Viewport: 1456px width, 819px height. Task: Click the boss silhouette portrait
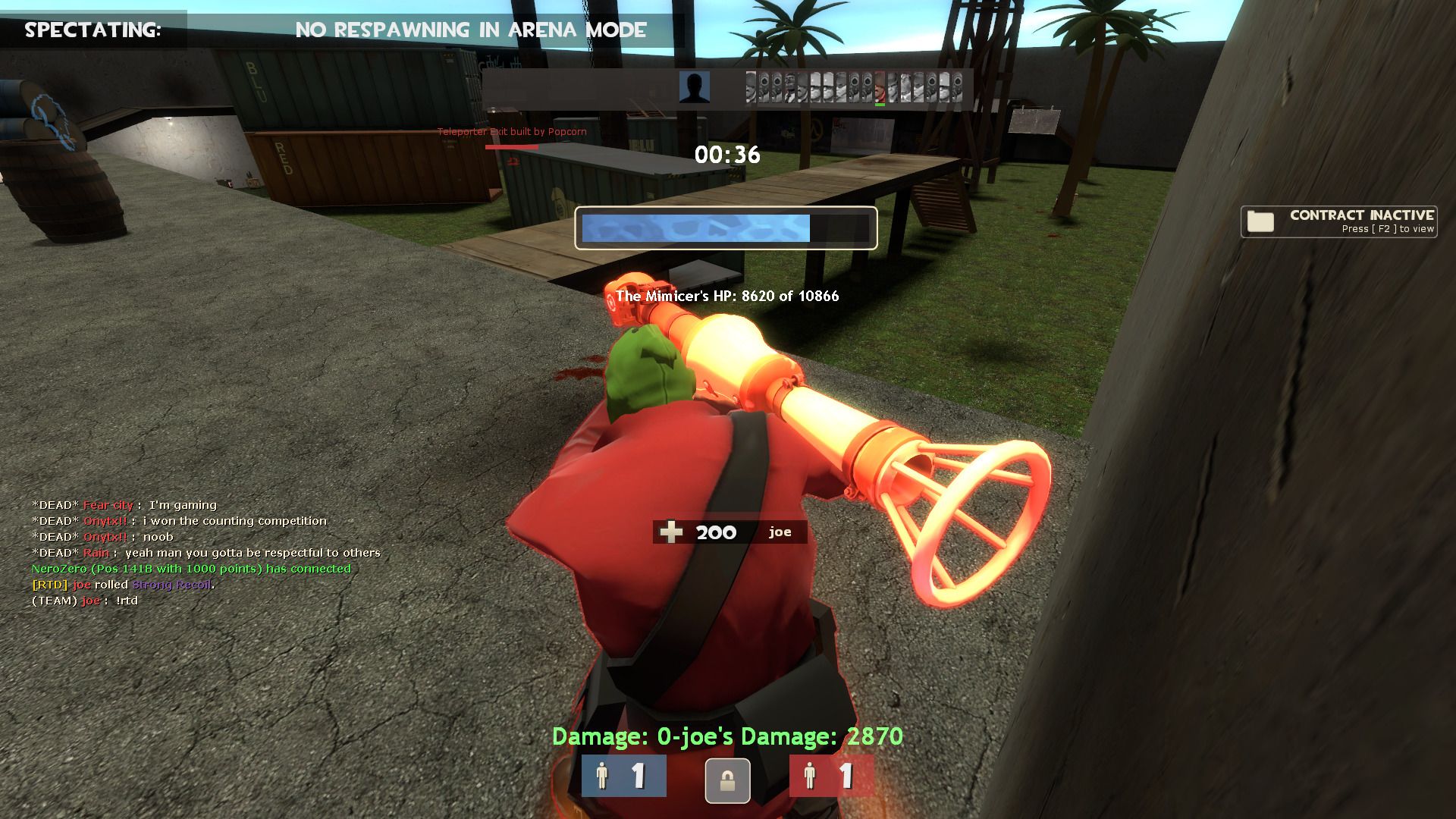coord(694,87)
